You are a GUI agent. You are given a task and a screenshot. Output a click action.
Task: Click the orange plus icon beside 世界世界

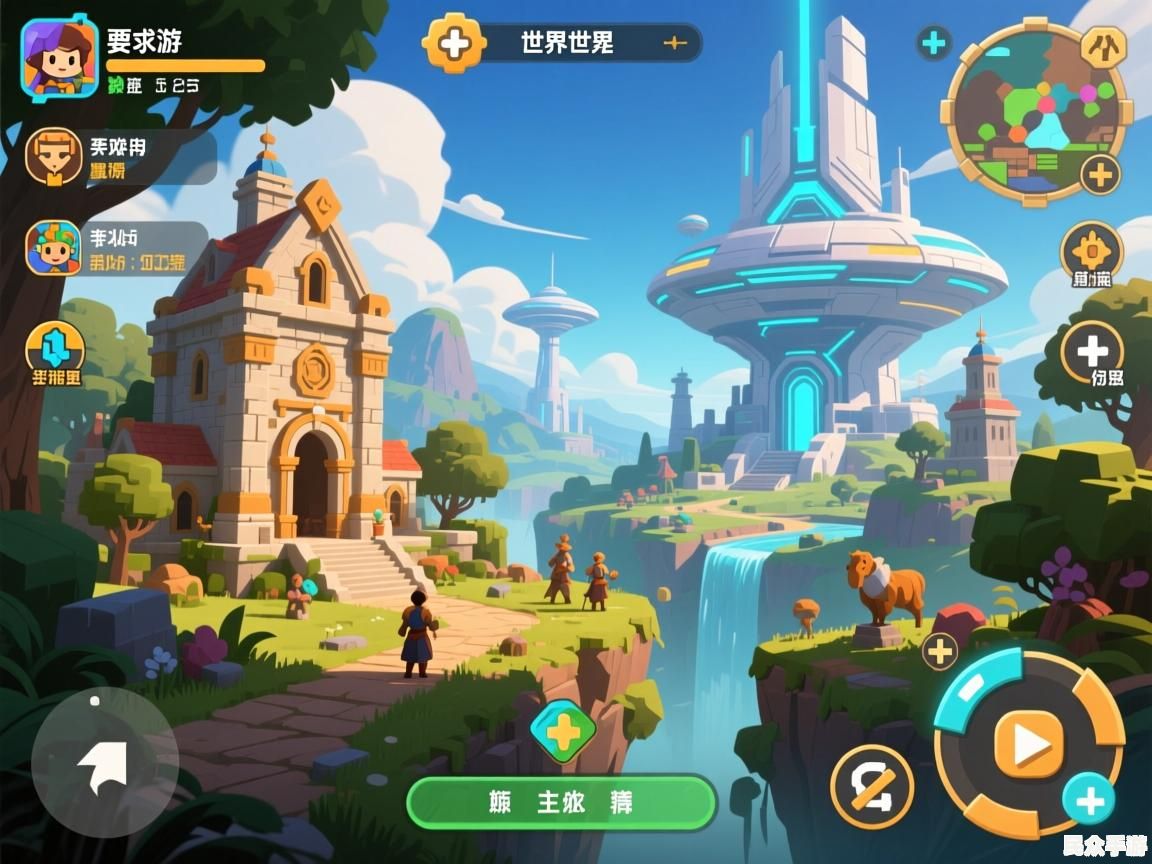tap(454, 42)
